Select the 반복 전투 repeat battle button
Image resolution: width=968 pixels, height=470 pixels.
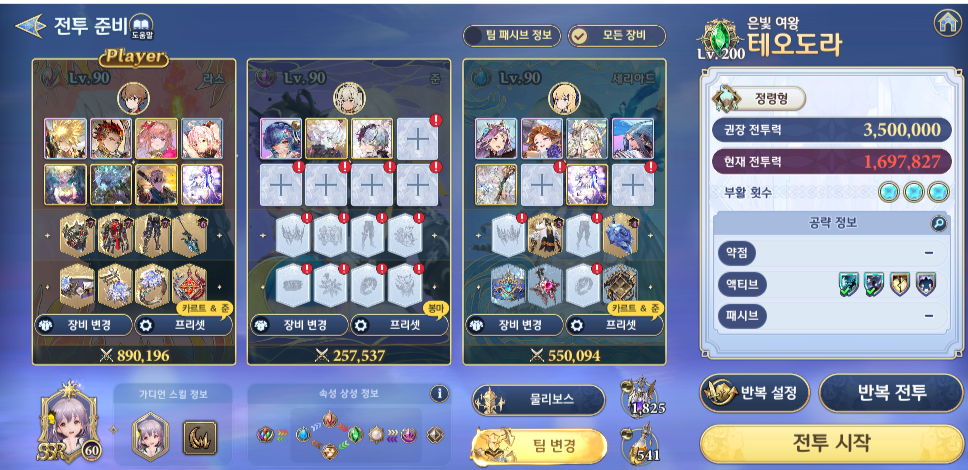click(x=891, y=393)
